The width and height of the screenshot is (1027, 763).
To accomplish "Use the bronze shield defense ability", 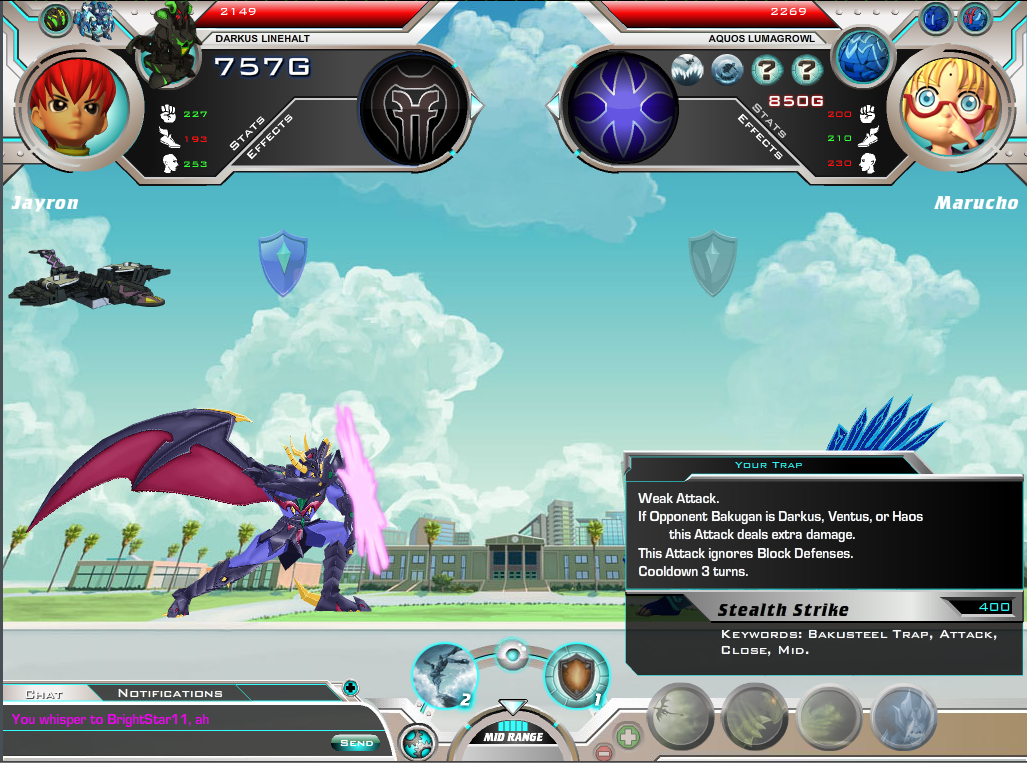I will (577, 676).
